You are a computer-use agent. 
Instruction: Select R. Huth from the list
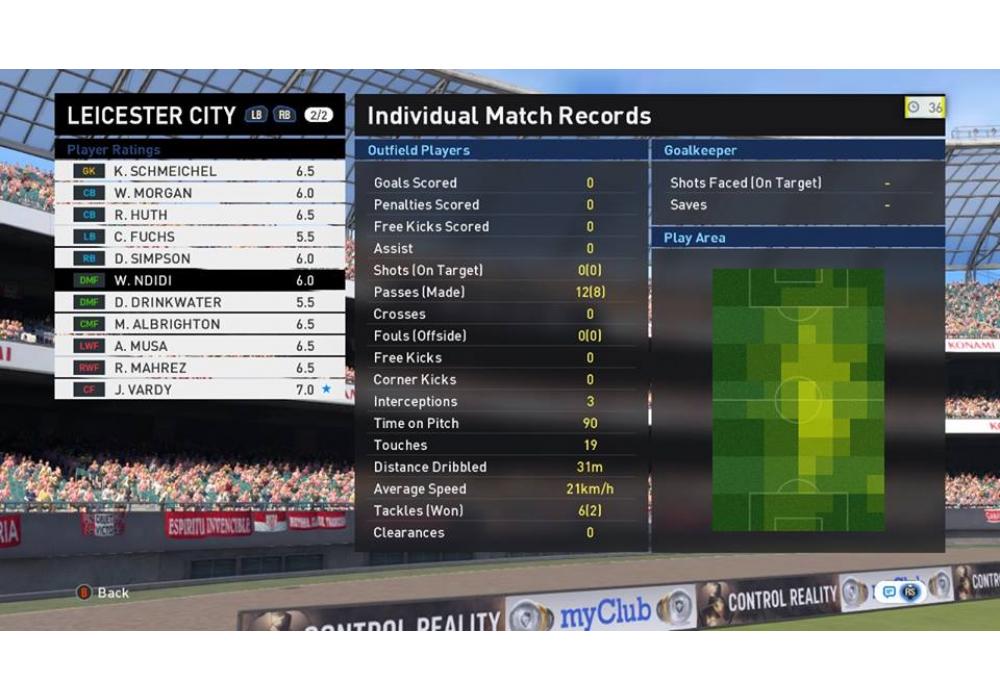pyautogui.click(x=199, y=215)
